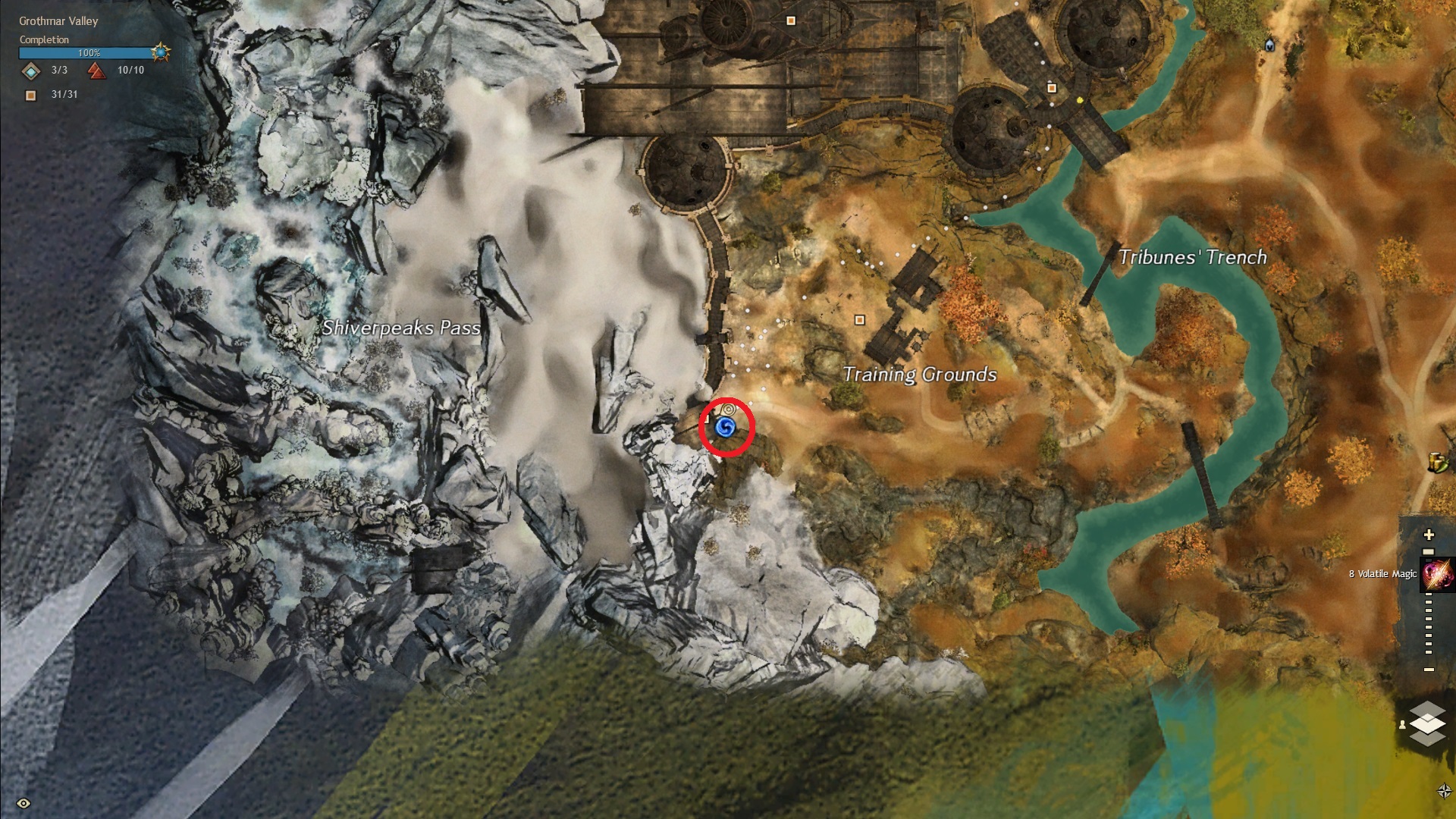Select the blue waypoint circled in red
Viewport: 1456px width, 819px height.
click(x=726, y=428)
